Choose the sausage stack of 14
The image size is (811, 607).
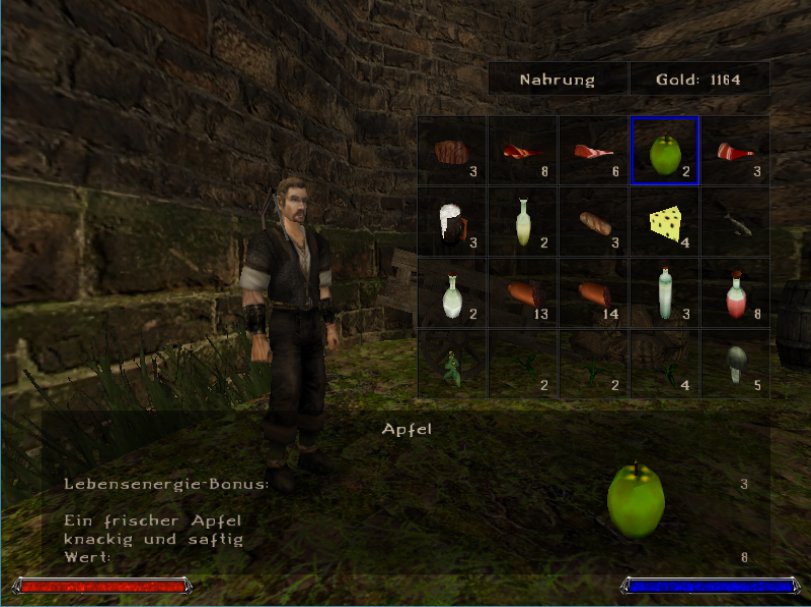[593, 292]
